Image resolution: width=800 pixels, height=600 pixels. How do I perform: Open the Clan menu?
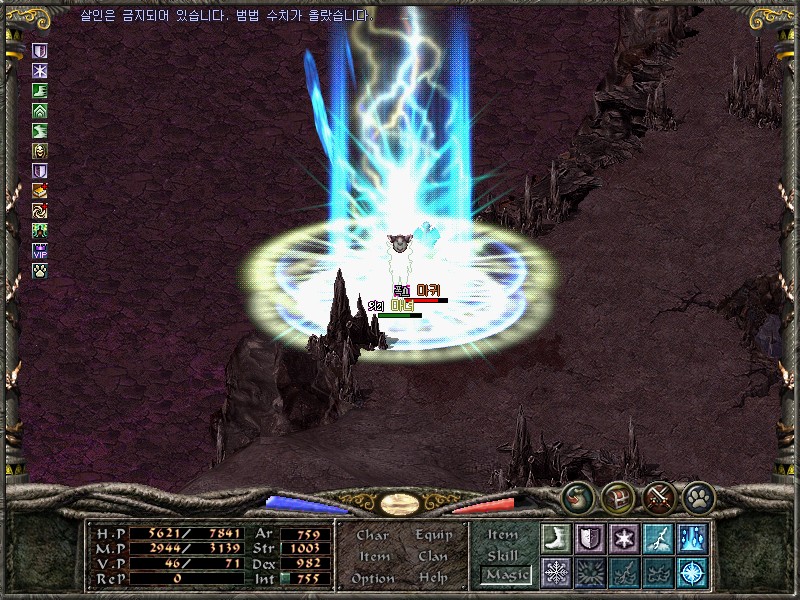(433, 556)
